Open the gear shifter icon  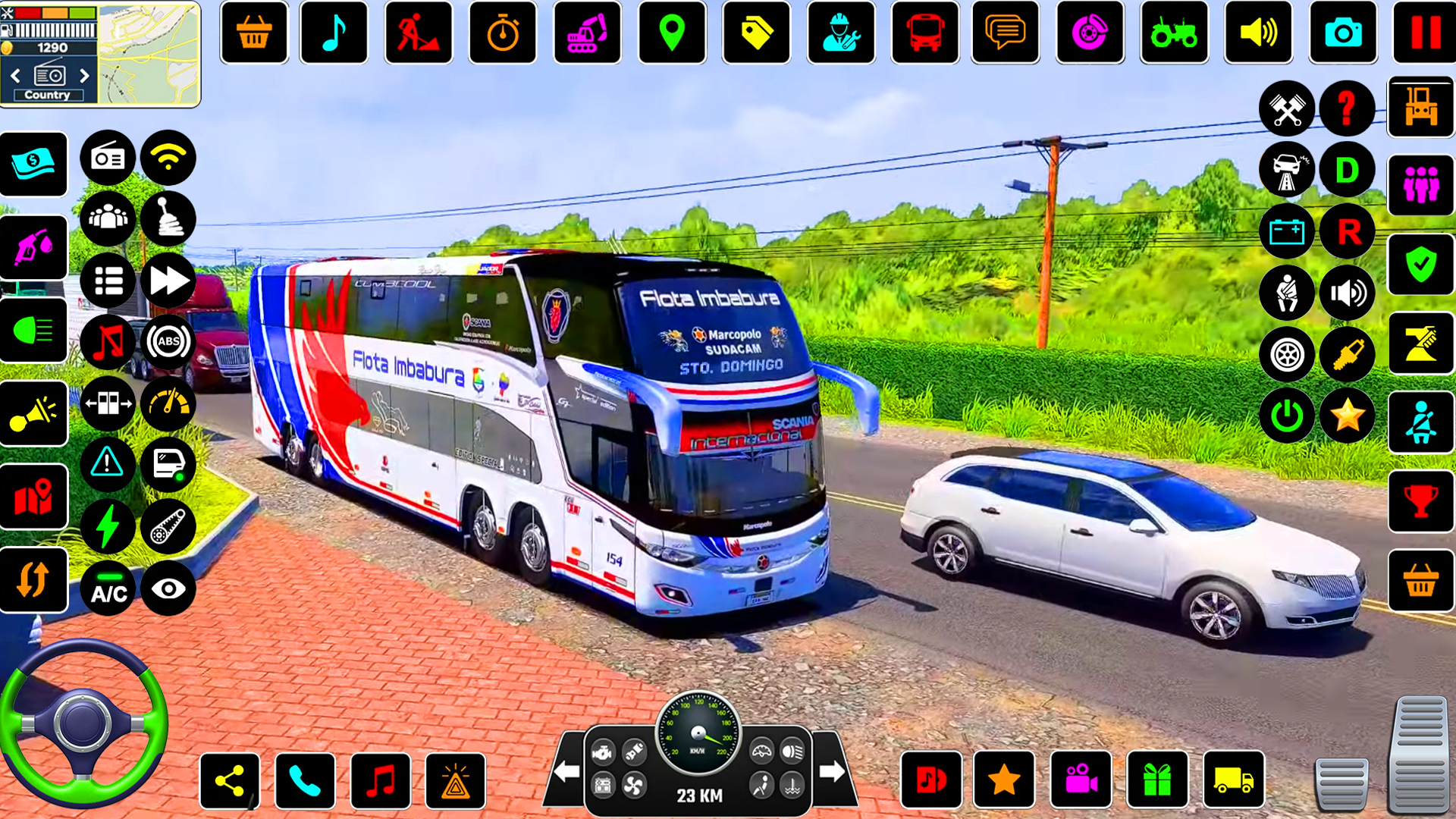168,218
